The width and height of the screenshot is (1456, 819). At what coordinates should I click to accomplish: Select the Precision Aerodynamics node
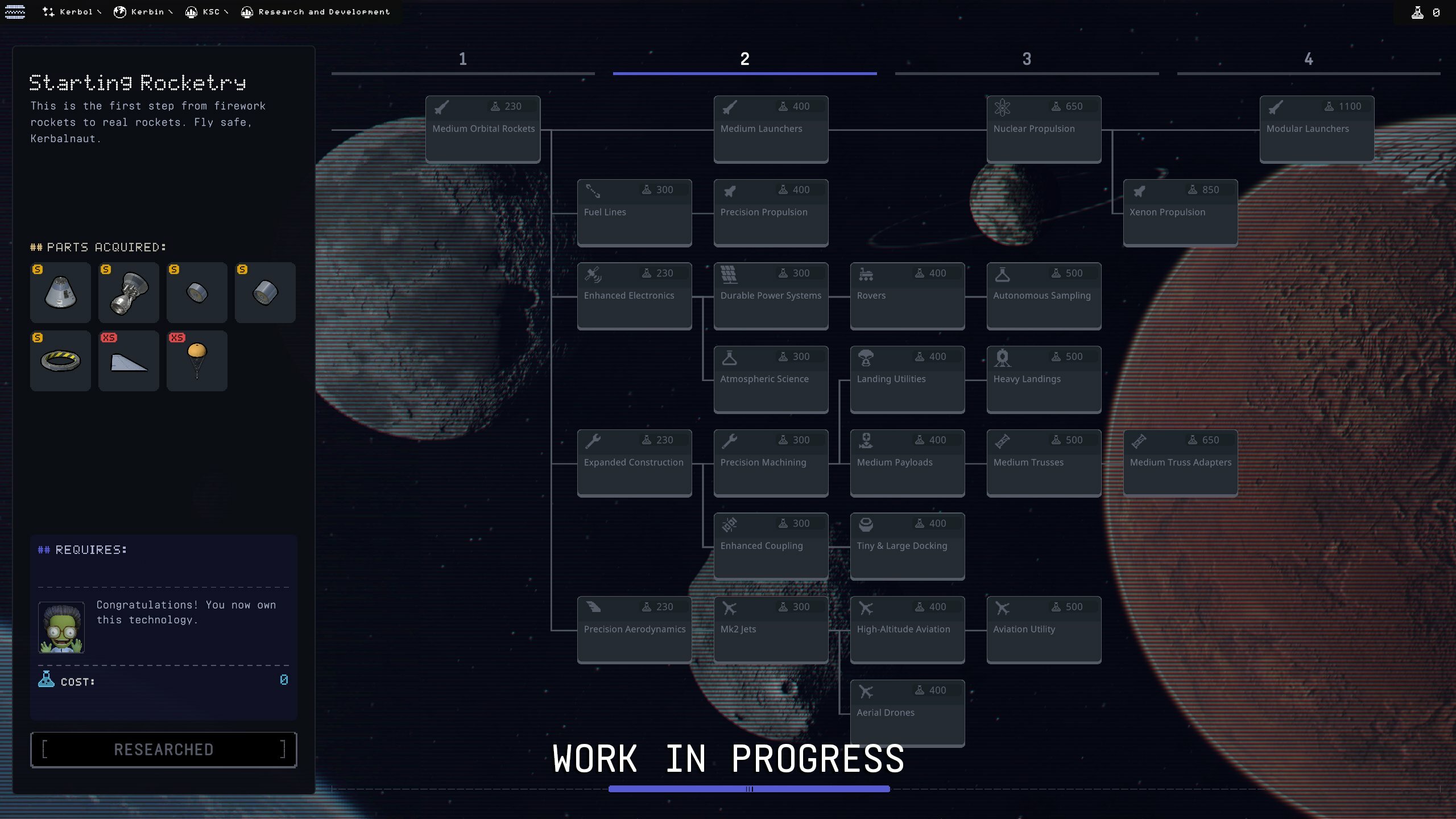point(634,630)
